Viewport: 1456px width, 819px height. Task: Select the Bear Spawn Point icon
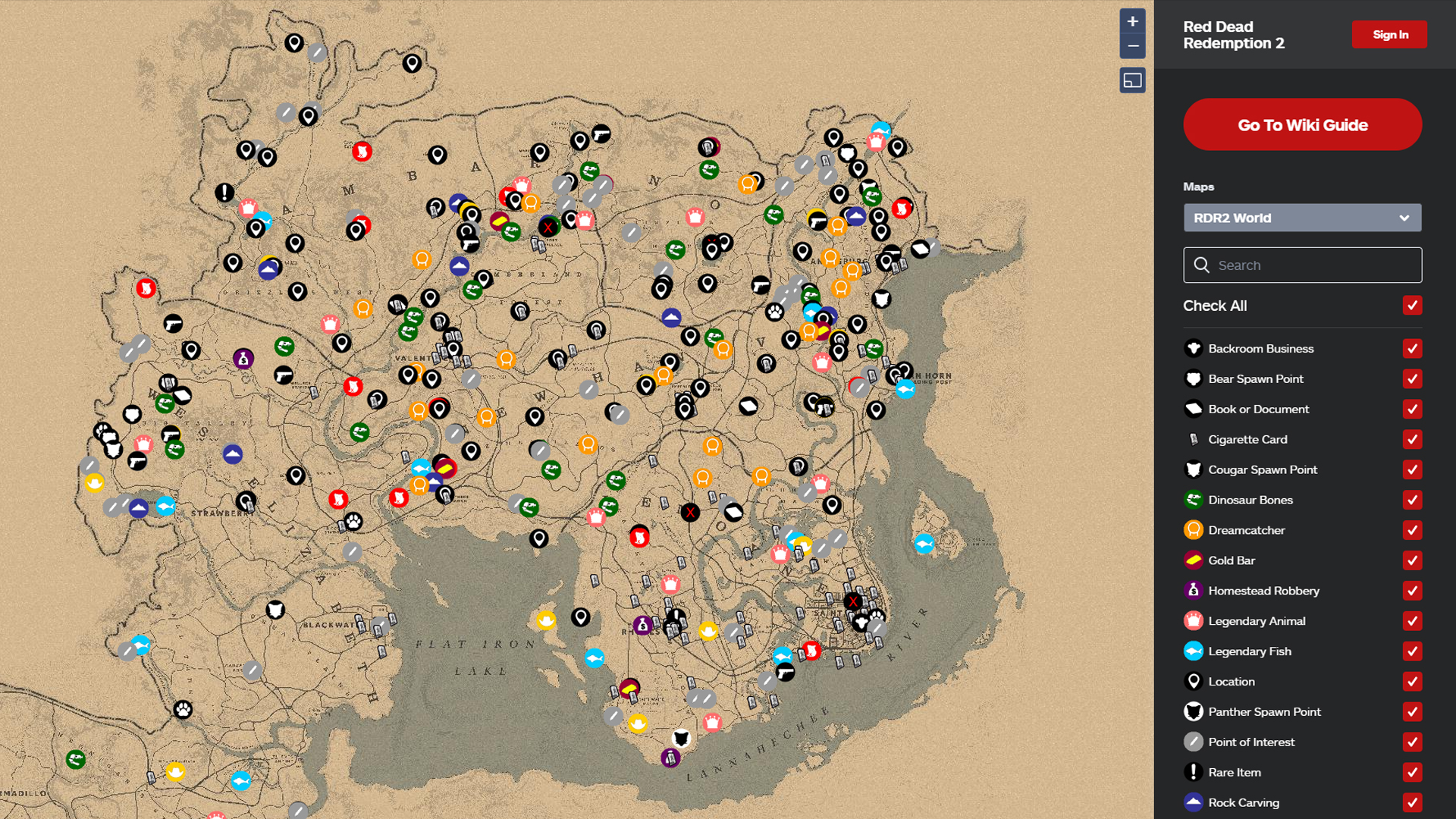(x=1193, y=378)
